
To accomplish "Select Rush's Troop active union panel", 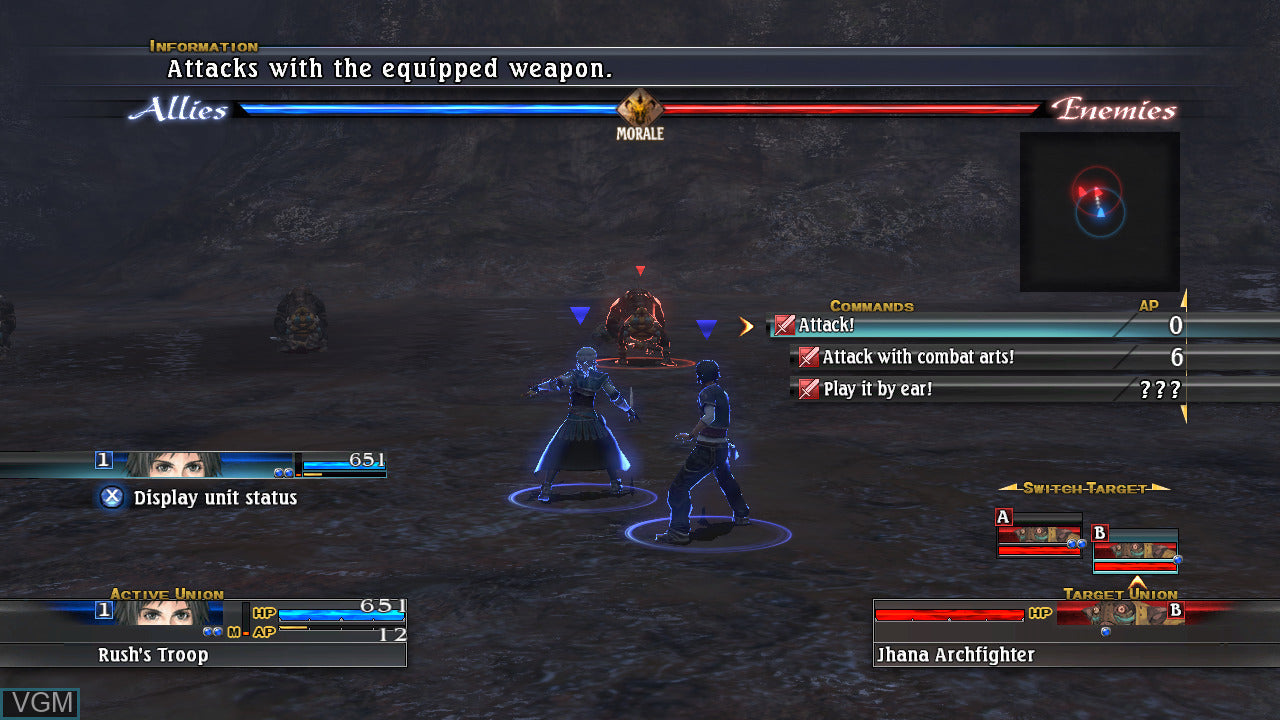I will [x=204, y=633].
